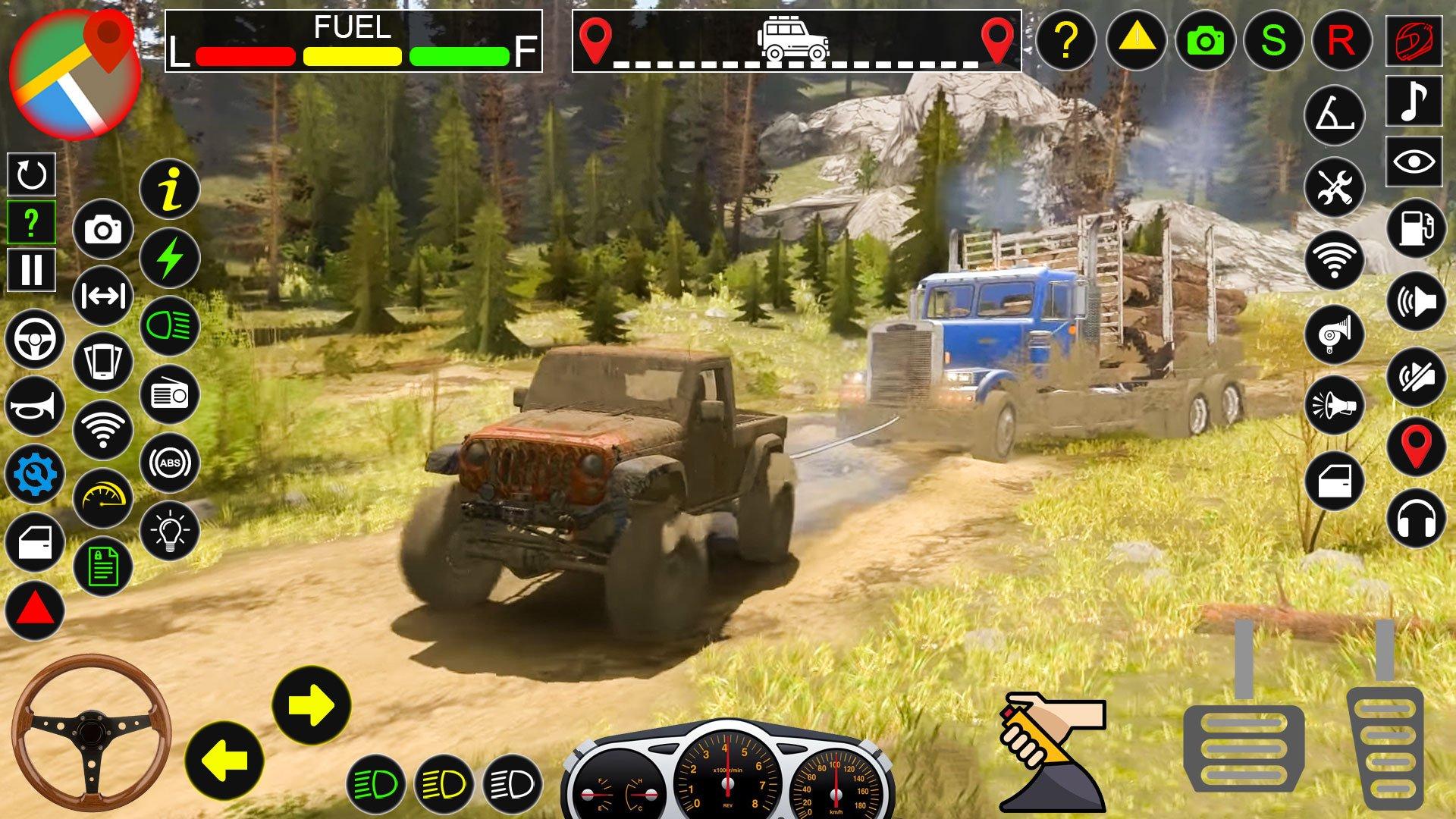Click the headphones icon
Image resolution: width=1456 pixels, height=819 pixels.
[1416, 519]
